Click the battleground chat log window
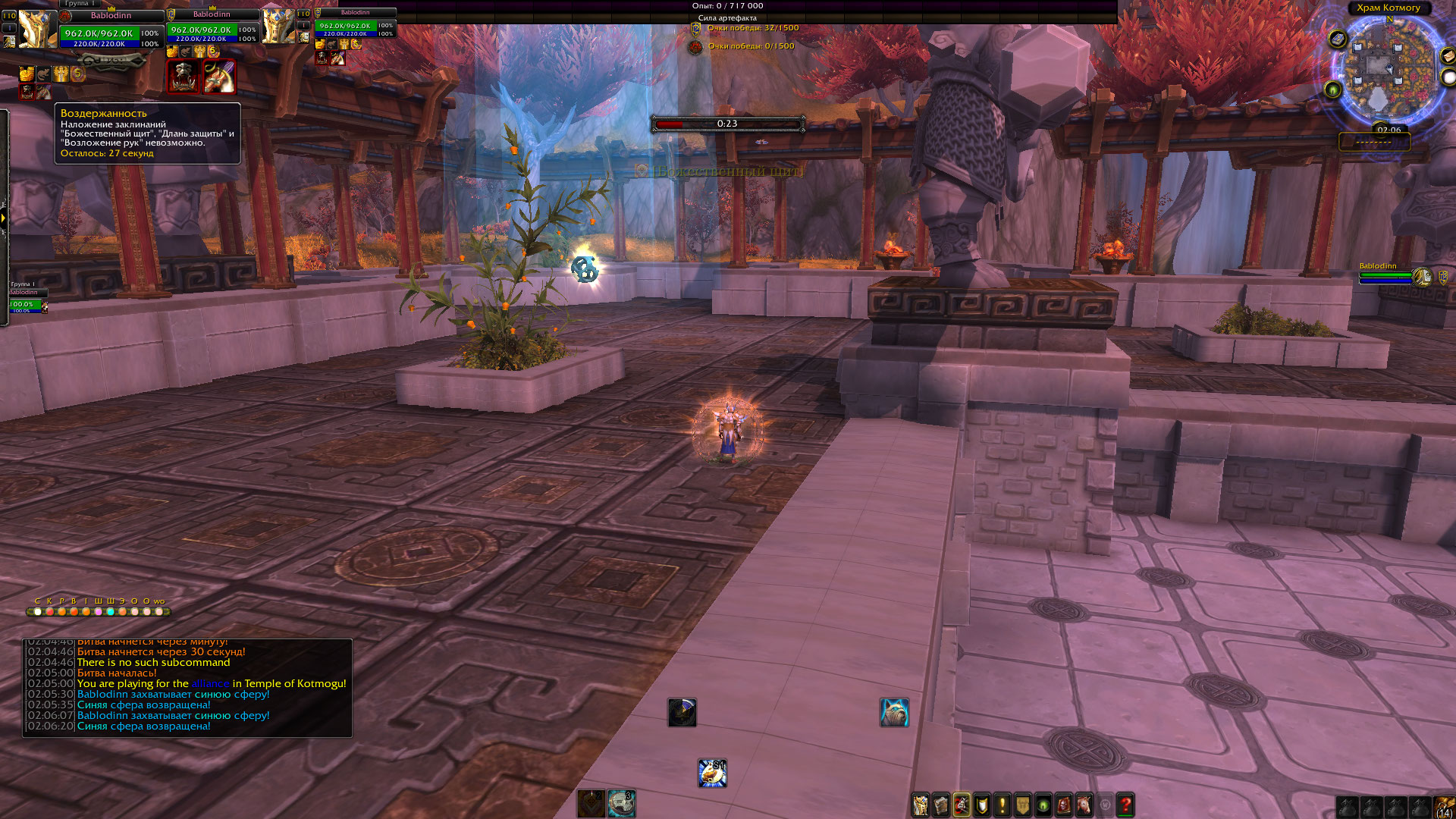Viewport: 1456px width, 819px height. 187,688
